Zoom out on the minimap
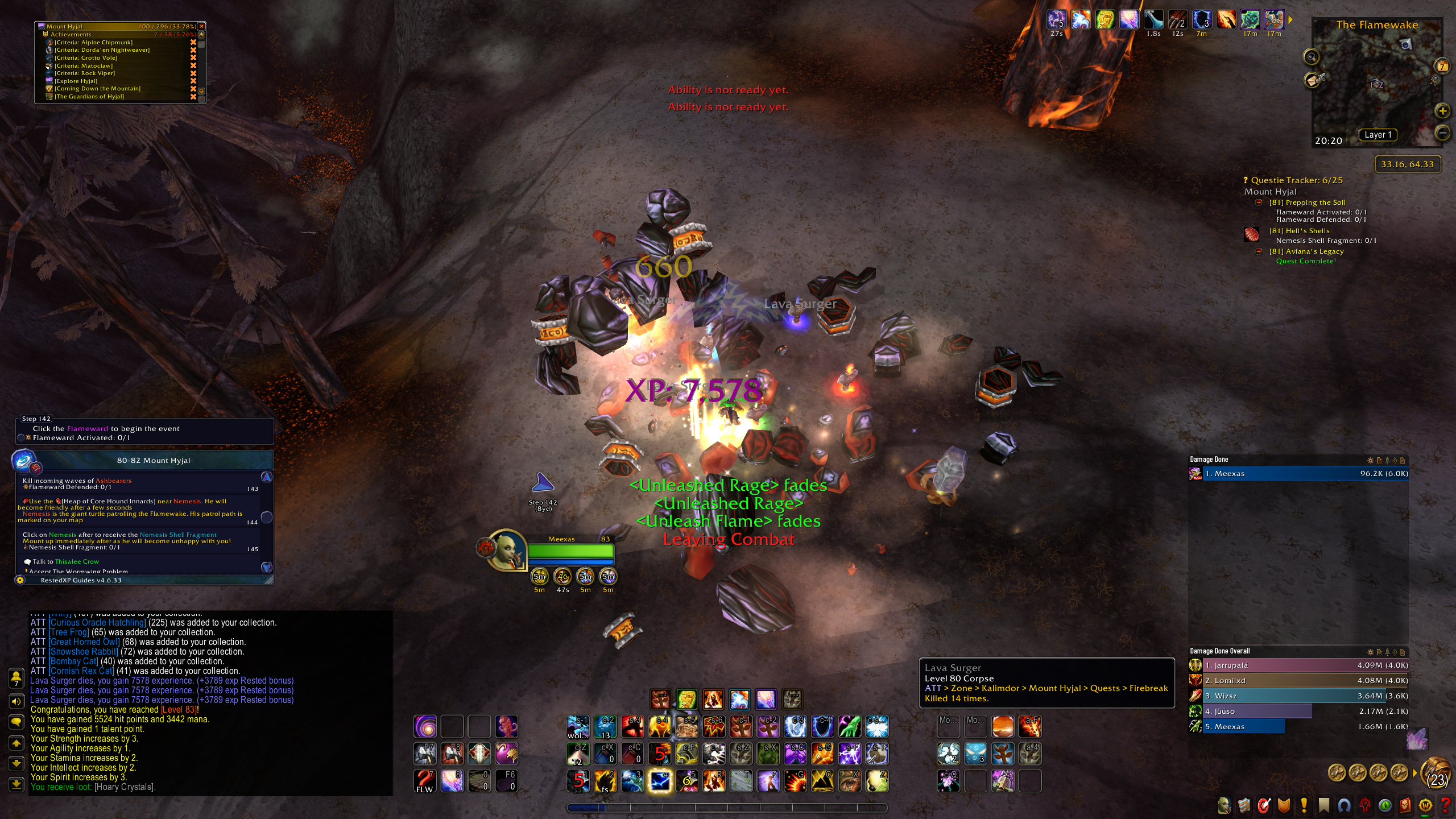Screen dimensions: 1456x819 (1442, 133)
